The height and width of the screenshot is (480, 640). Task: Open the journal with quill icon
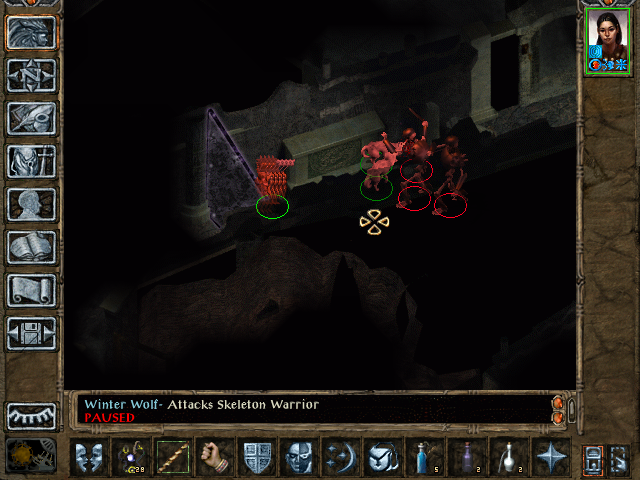[x=31, y=118]
